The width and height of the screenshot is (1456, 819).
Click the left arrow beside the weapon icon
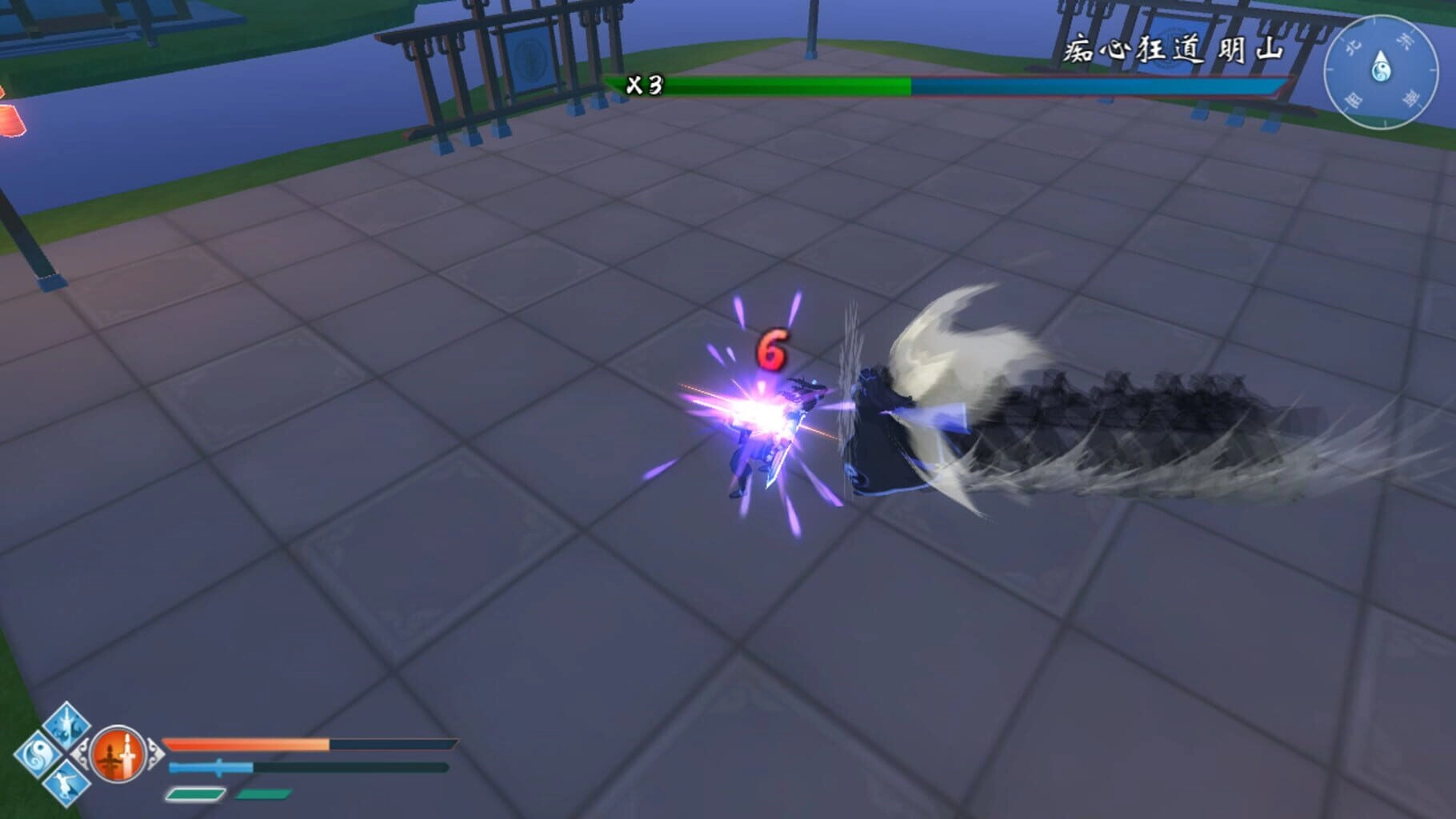[x=81, y=753]
